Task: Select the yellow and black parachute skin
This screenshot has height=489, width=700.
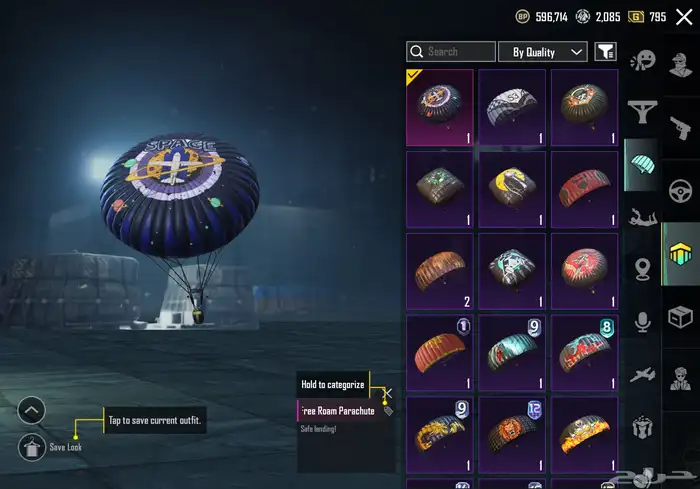Action: [x=512, y=189]
